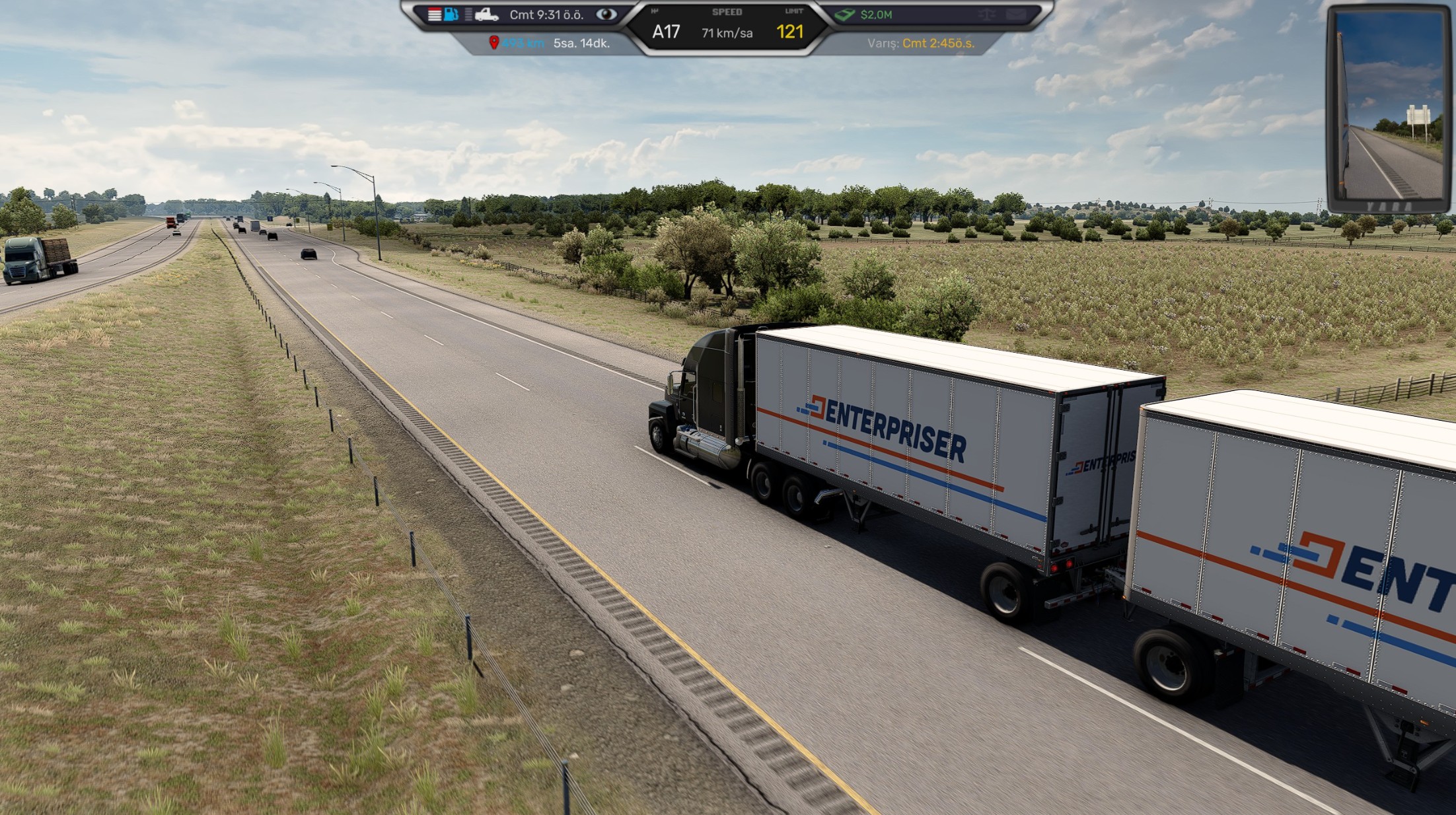Select the white truck damage icon
The image size is (1456, 815).
click(x=486, y=15)
